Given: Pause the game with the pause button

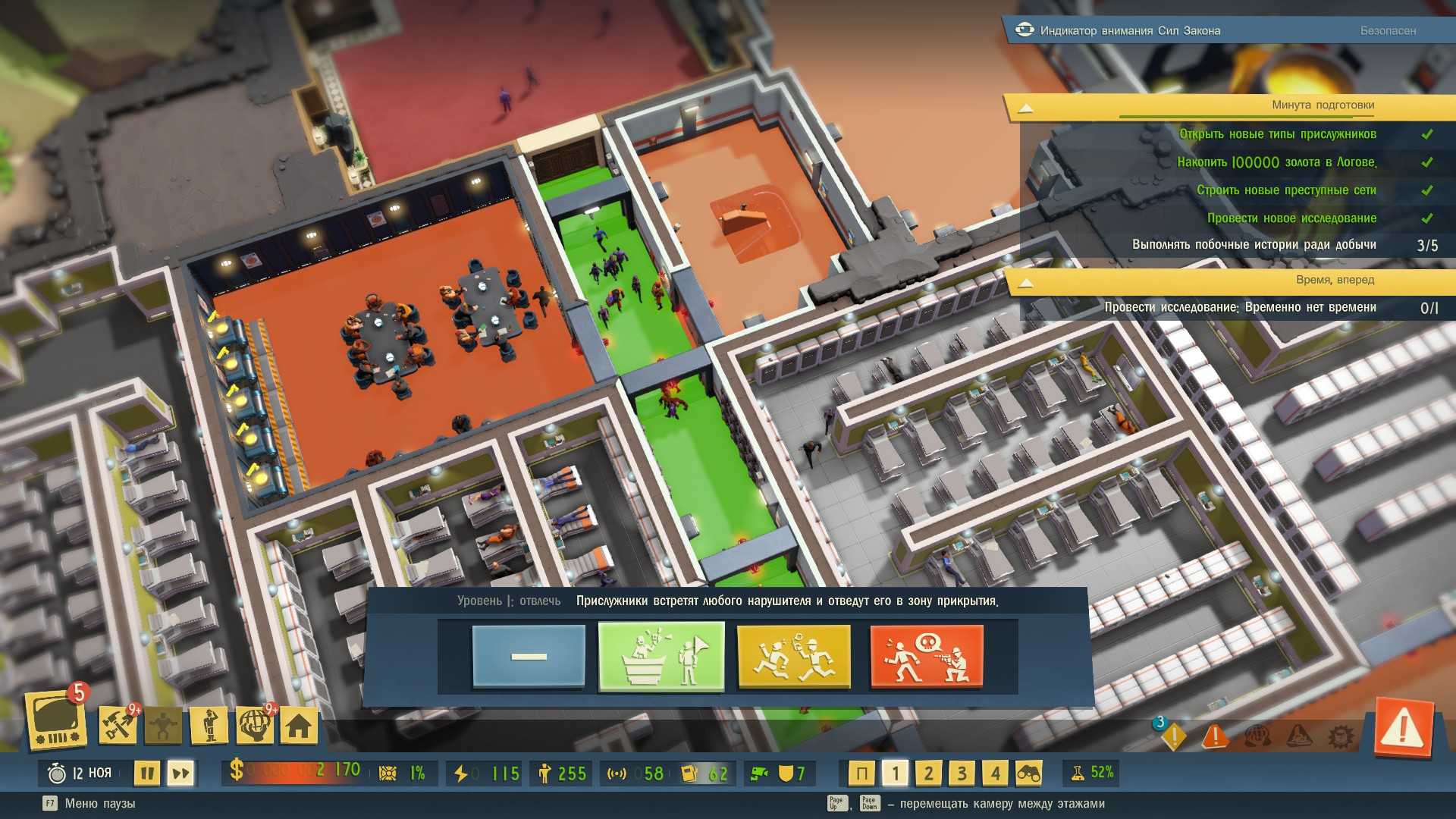Looking at the screenshot, I should 147,773.
